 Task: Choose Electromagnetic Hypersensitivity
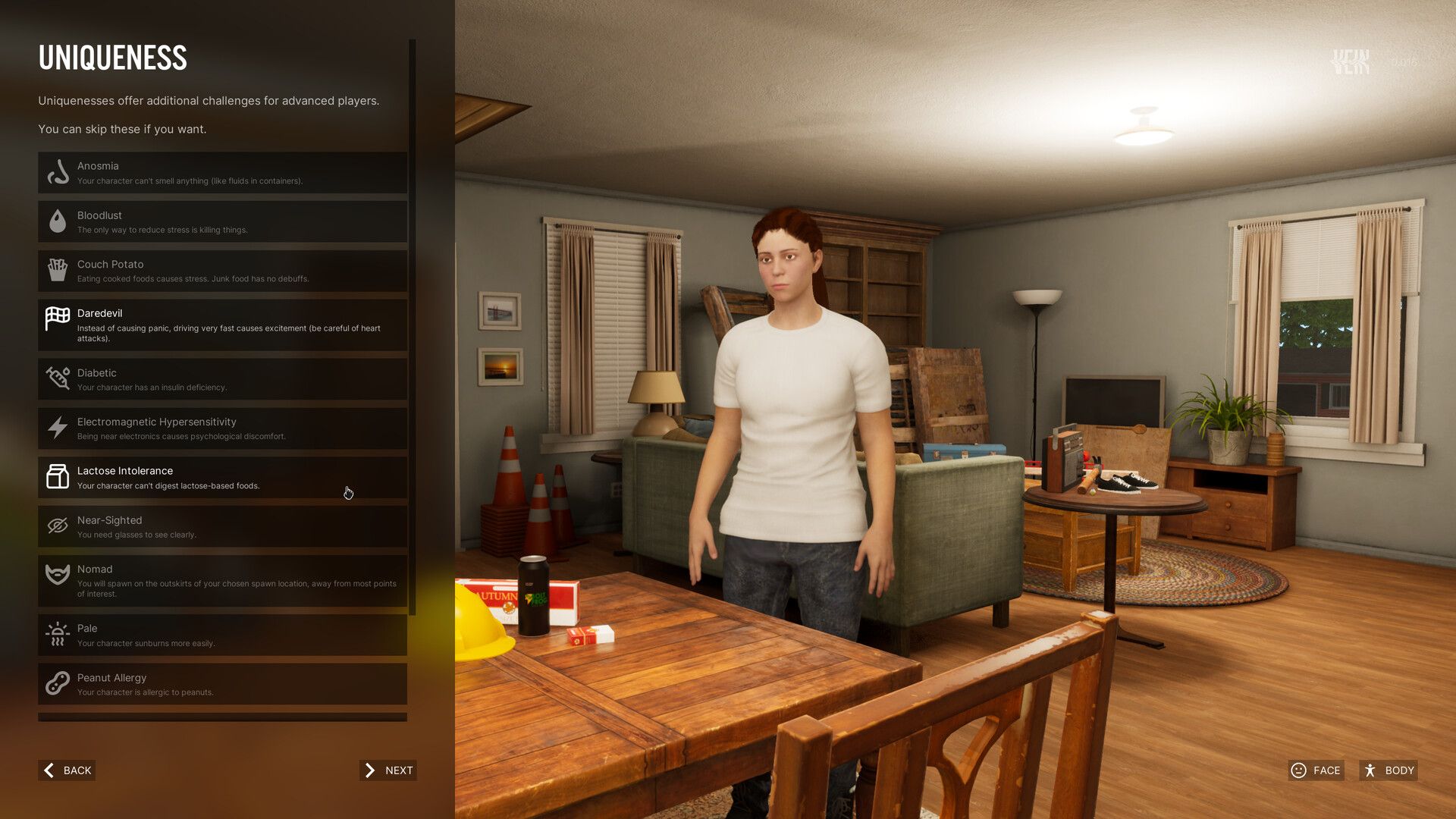point(222,428)
